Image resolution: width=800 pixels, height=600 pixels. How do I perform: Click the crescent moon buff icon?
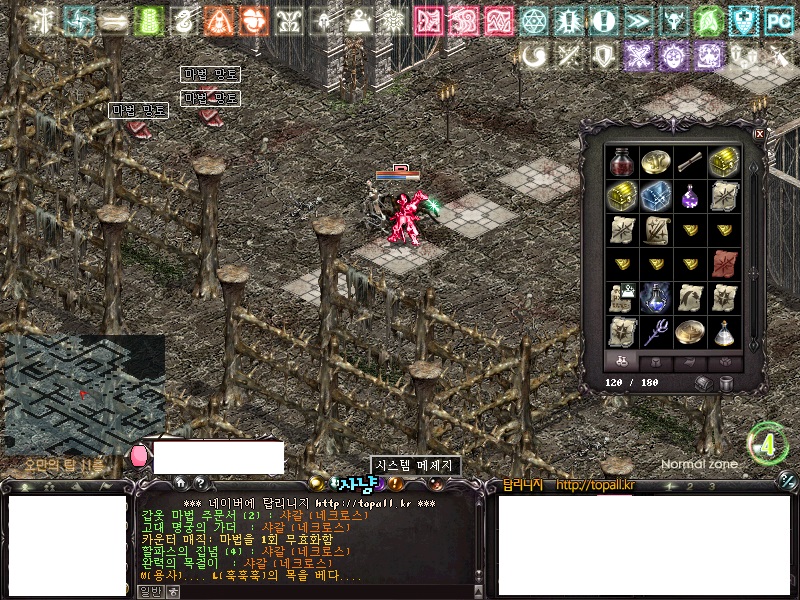[x=533, y=55]
